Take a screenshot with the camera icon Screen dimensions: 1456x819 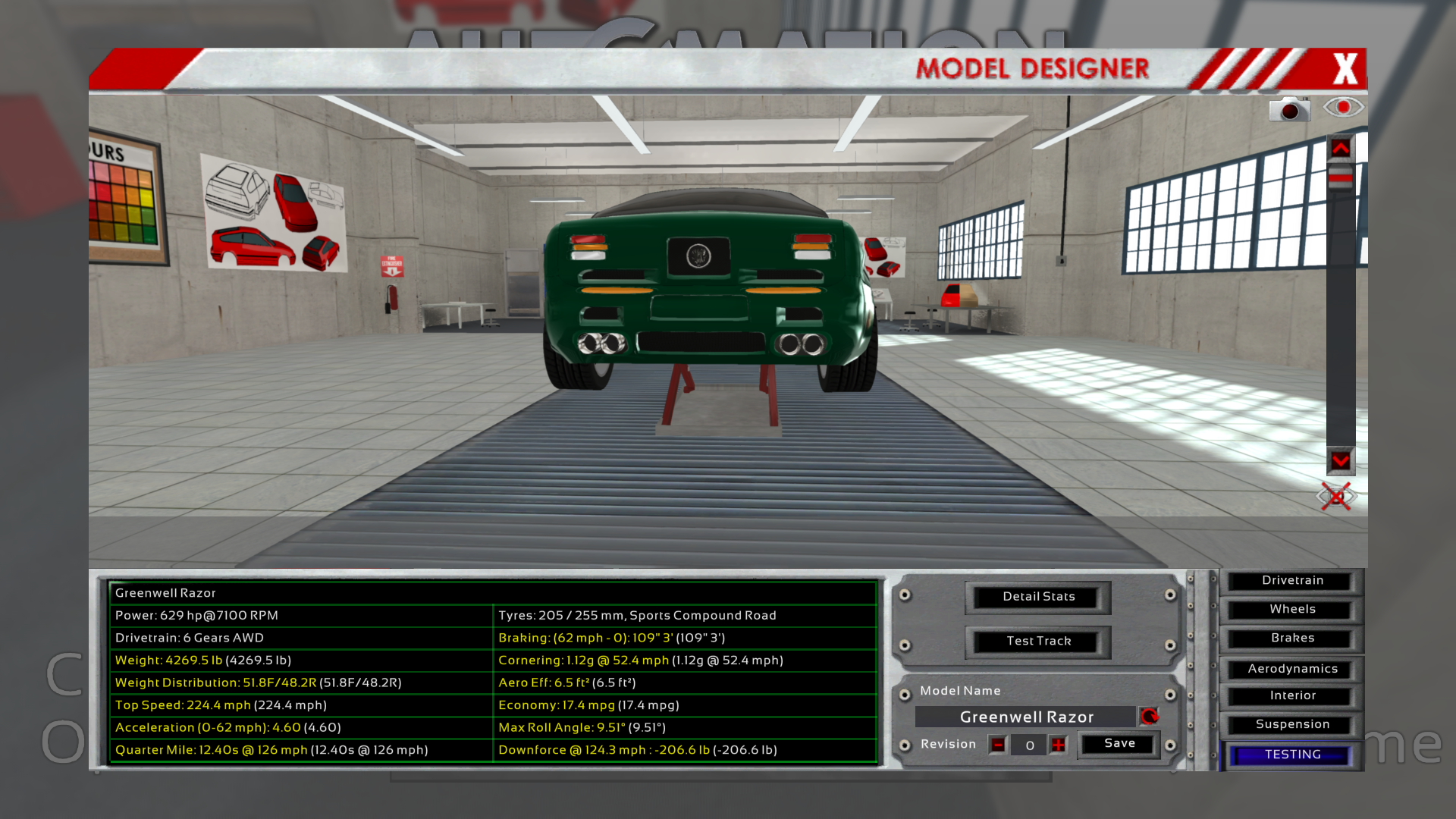[x=1289, y=109]
